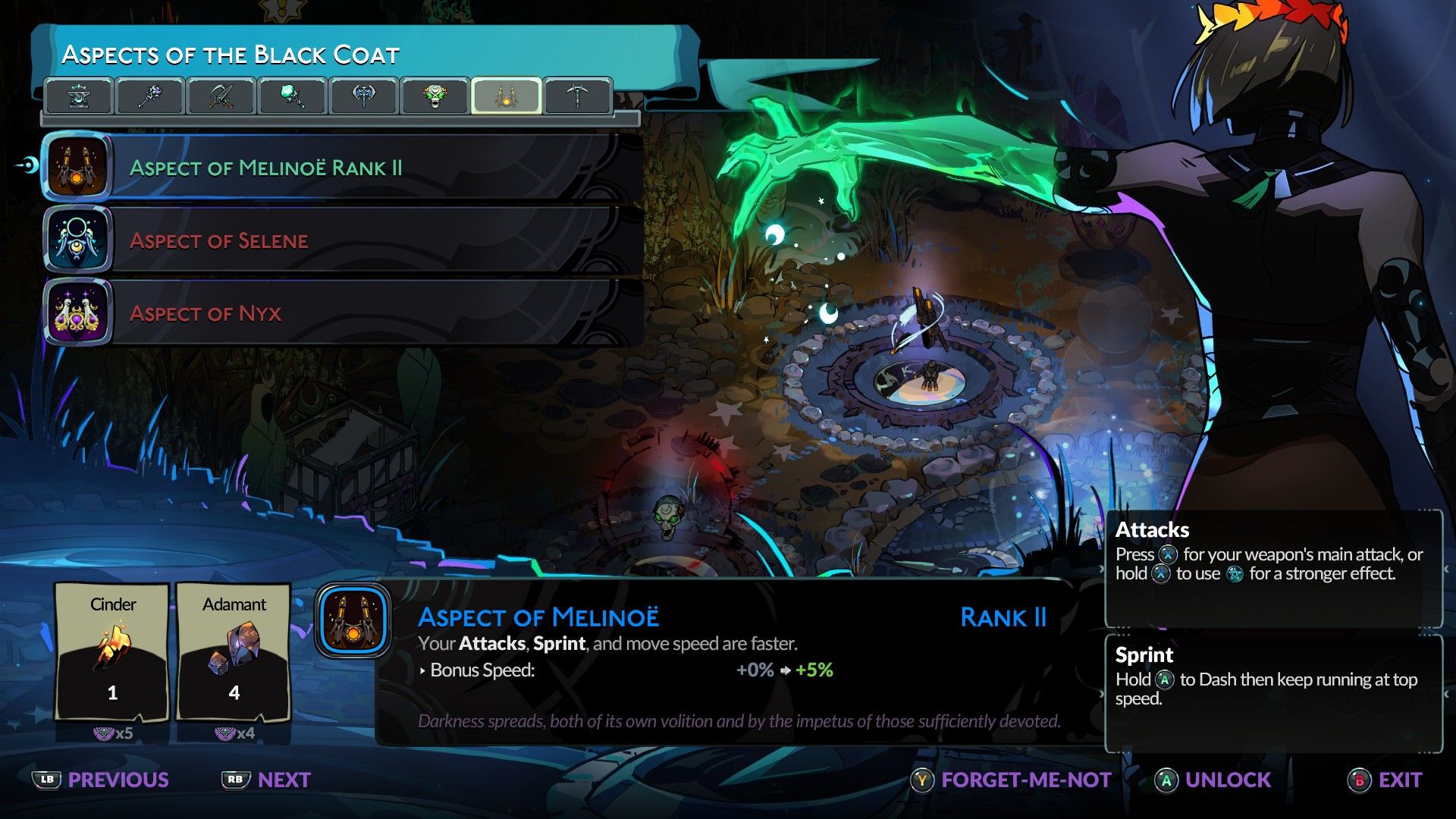Image resolution: width=1456 pixels, height=819 pixels.
Task: Open the Umbral Flames torch tab
Action: (x=293, y=96)
